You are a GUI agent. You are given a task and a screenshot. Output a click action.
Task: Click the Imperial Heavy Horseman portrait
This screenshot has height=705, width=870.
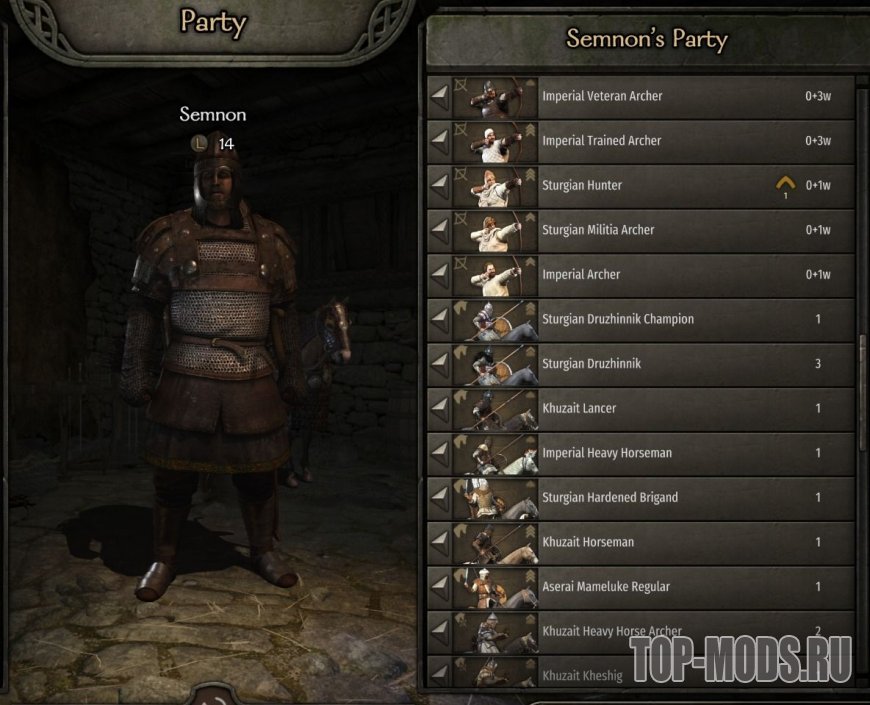[495, 453]
